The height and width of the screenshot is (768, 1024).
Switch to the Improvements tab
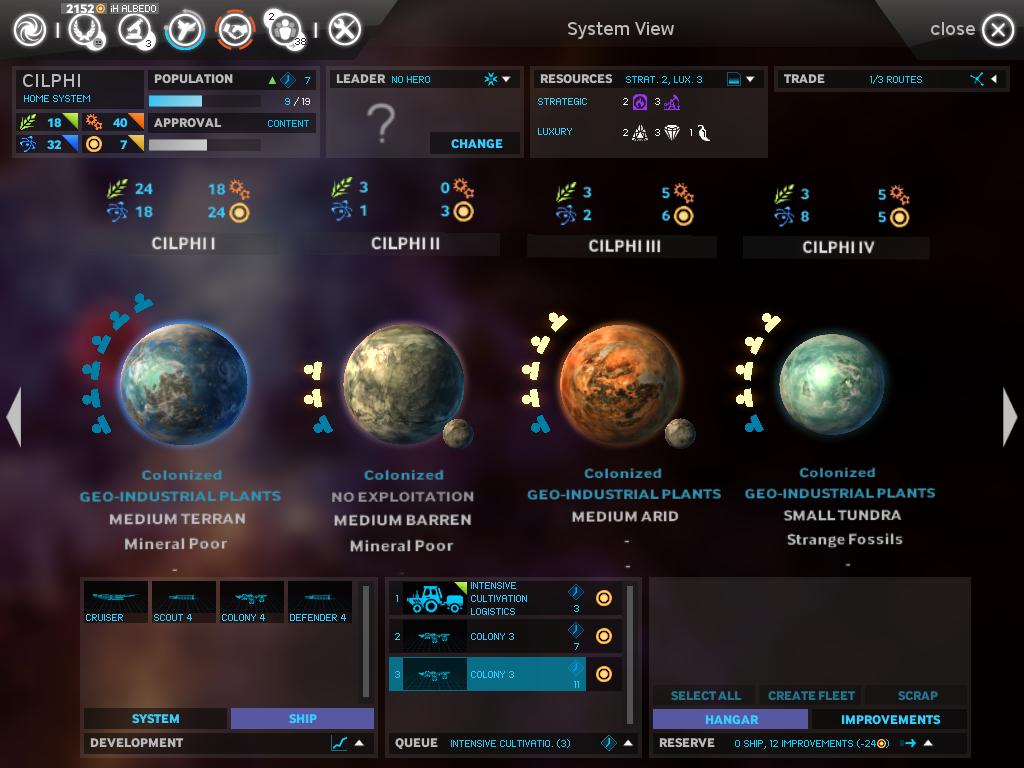click(890, 719)
